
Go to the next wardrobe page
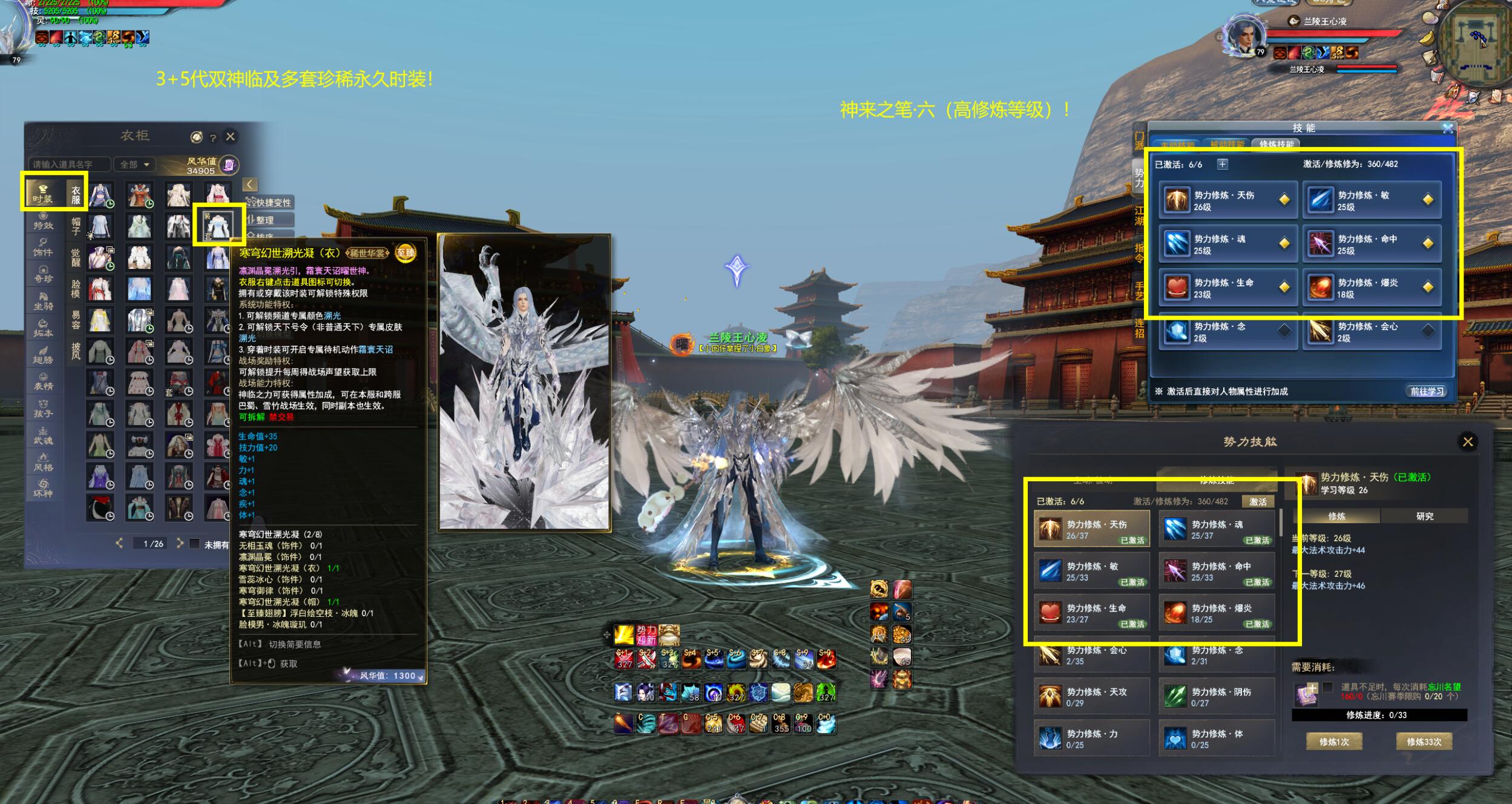click(x=180, y=543)
